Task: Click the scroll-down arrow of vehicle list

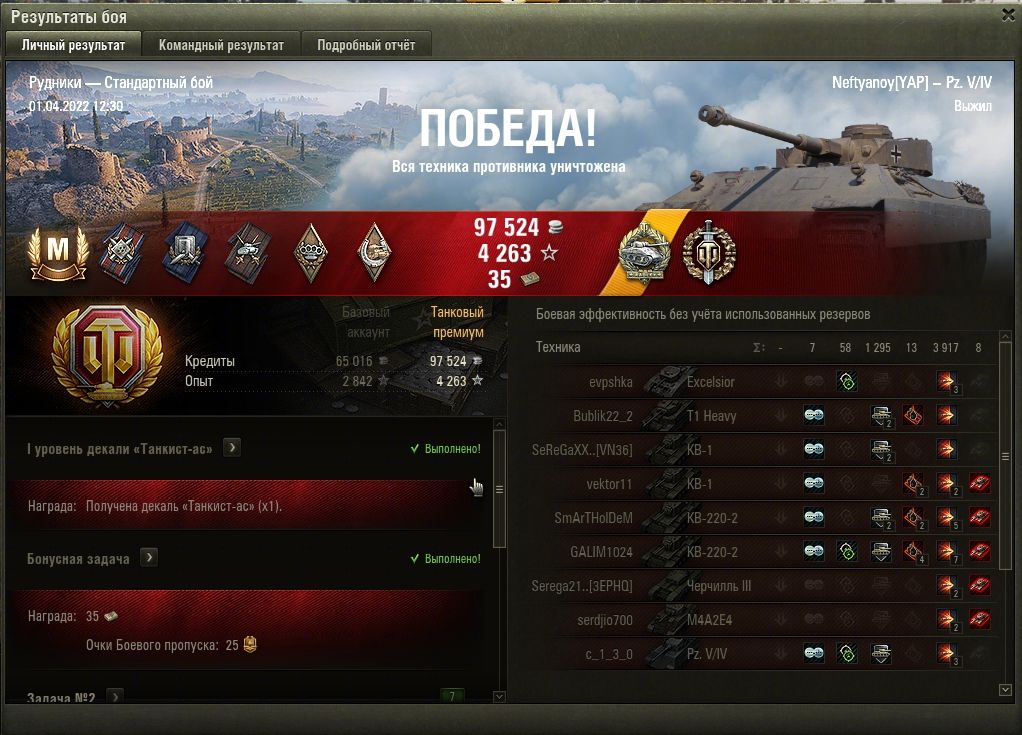Action: coord(1005,690)
